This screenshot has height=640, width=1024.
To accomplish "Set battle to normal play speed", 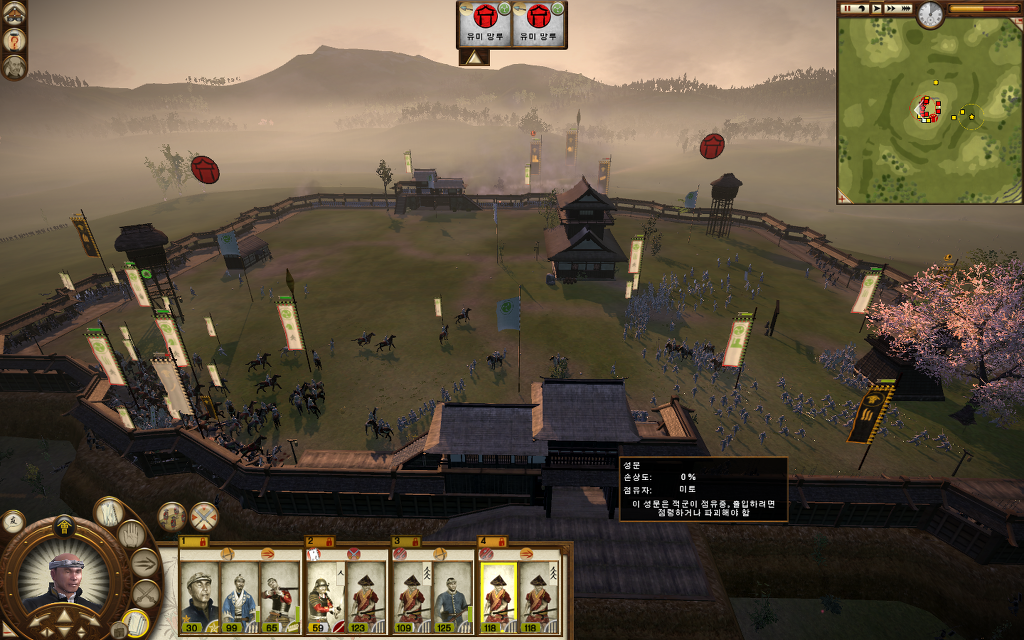I will click(x=876, y=8).
